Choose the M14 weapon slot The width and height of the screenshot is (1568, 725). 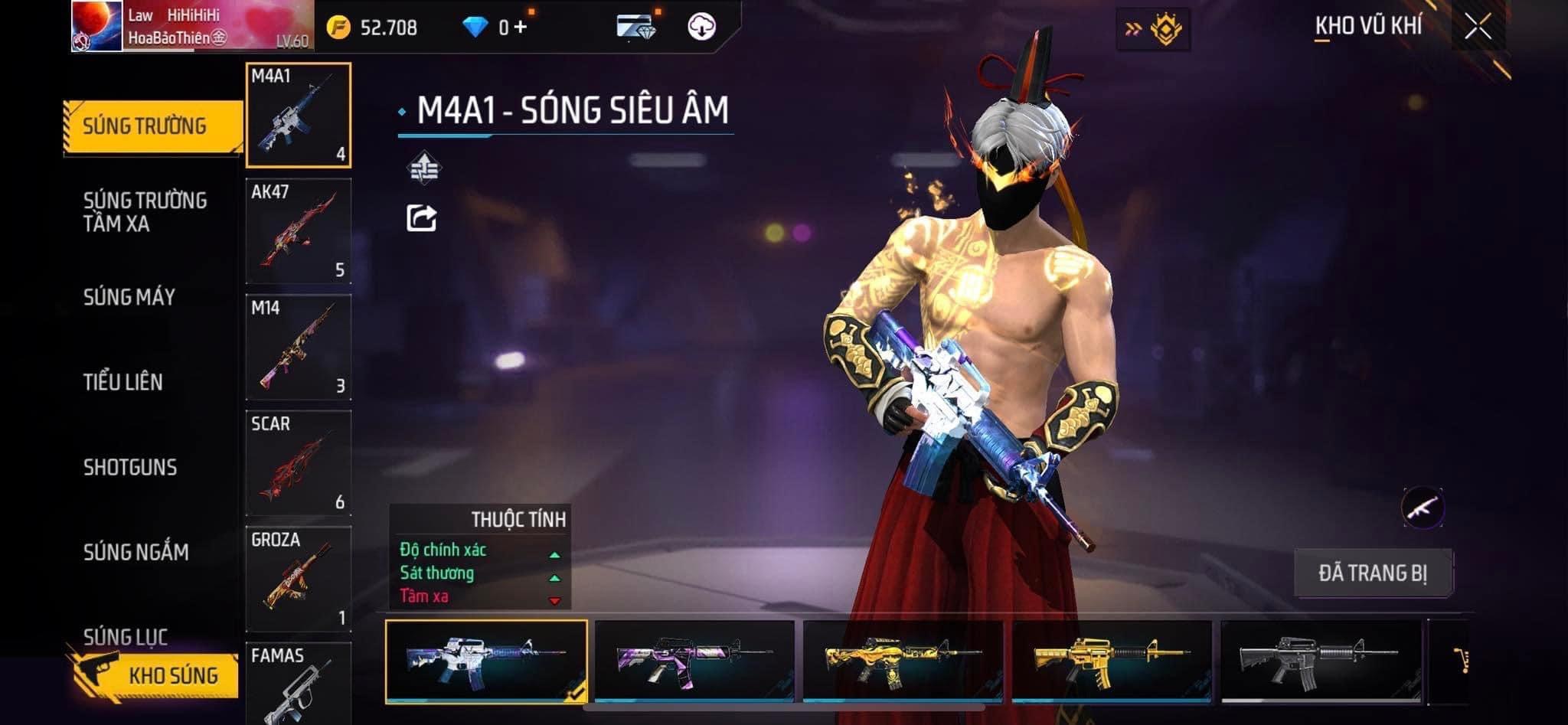click(x=298, y=347)
